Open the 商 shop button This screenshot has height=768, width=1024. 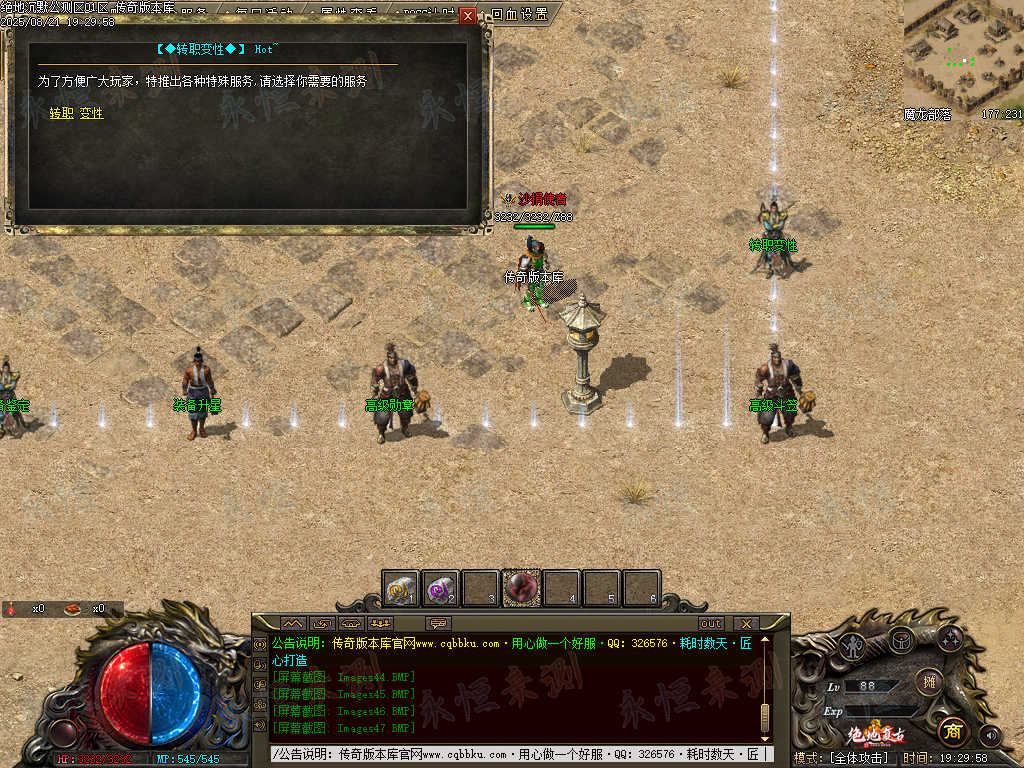tap(954, 731)
